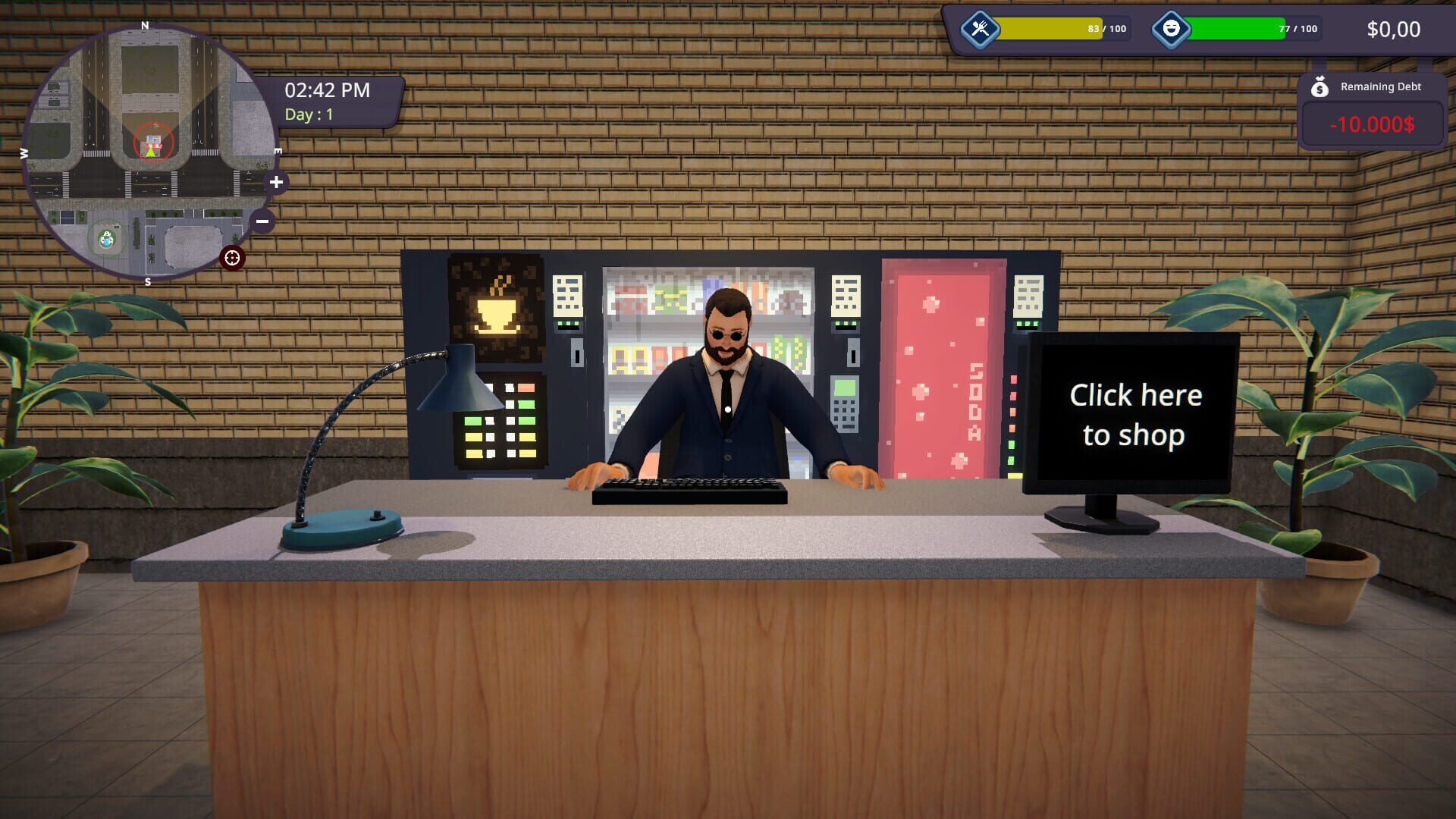Click the zoom out button on the minimap

262,220
